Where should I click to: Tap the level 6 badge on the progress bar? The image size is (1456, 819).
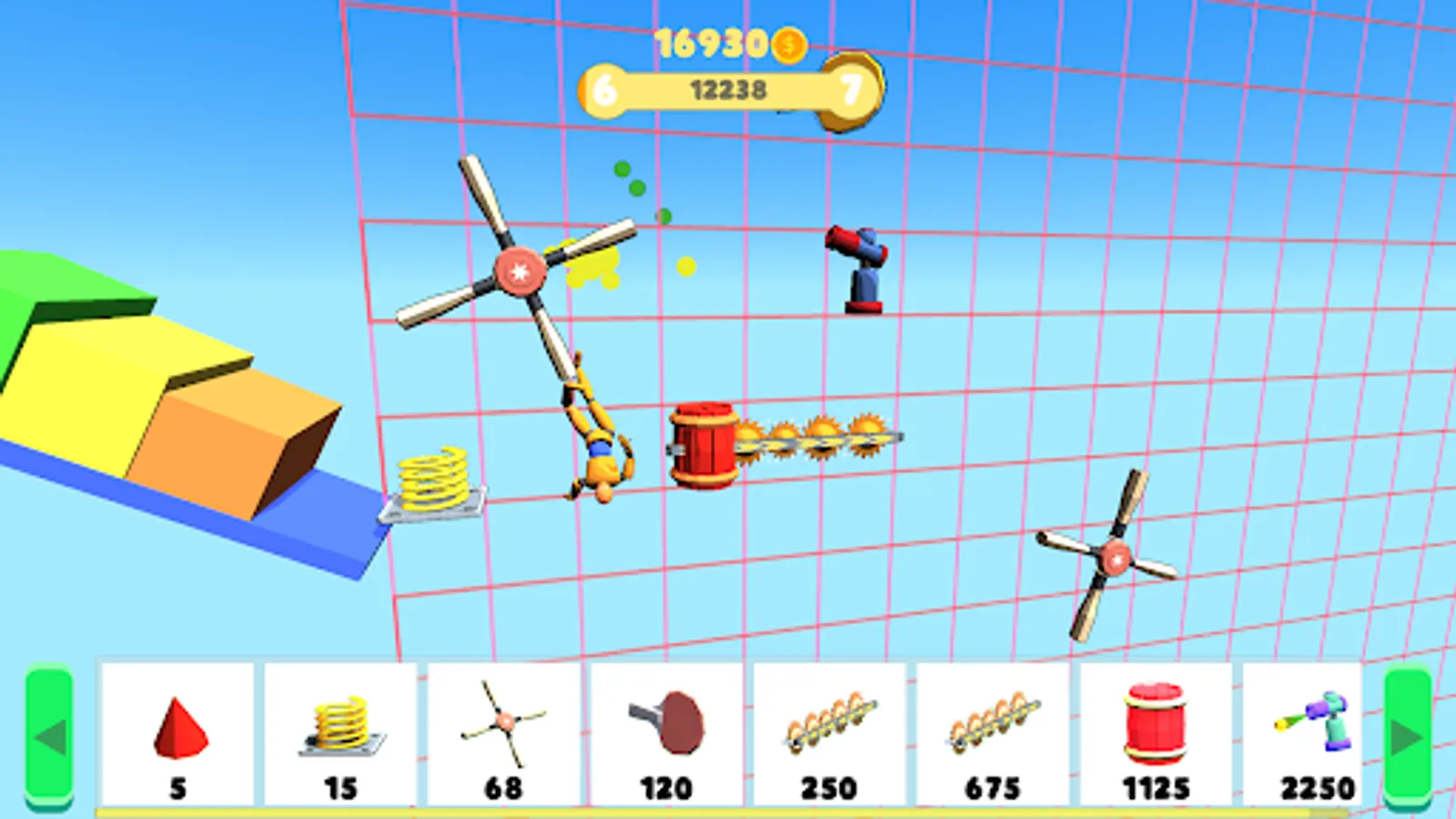coord(608,87)
